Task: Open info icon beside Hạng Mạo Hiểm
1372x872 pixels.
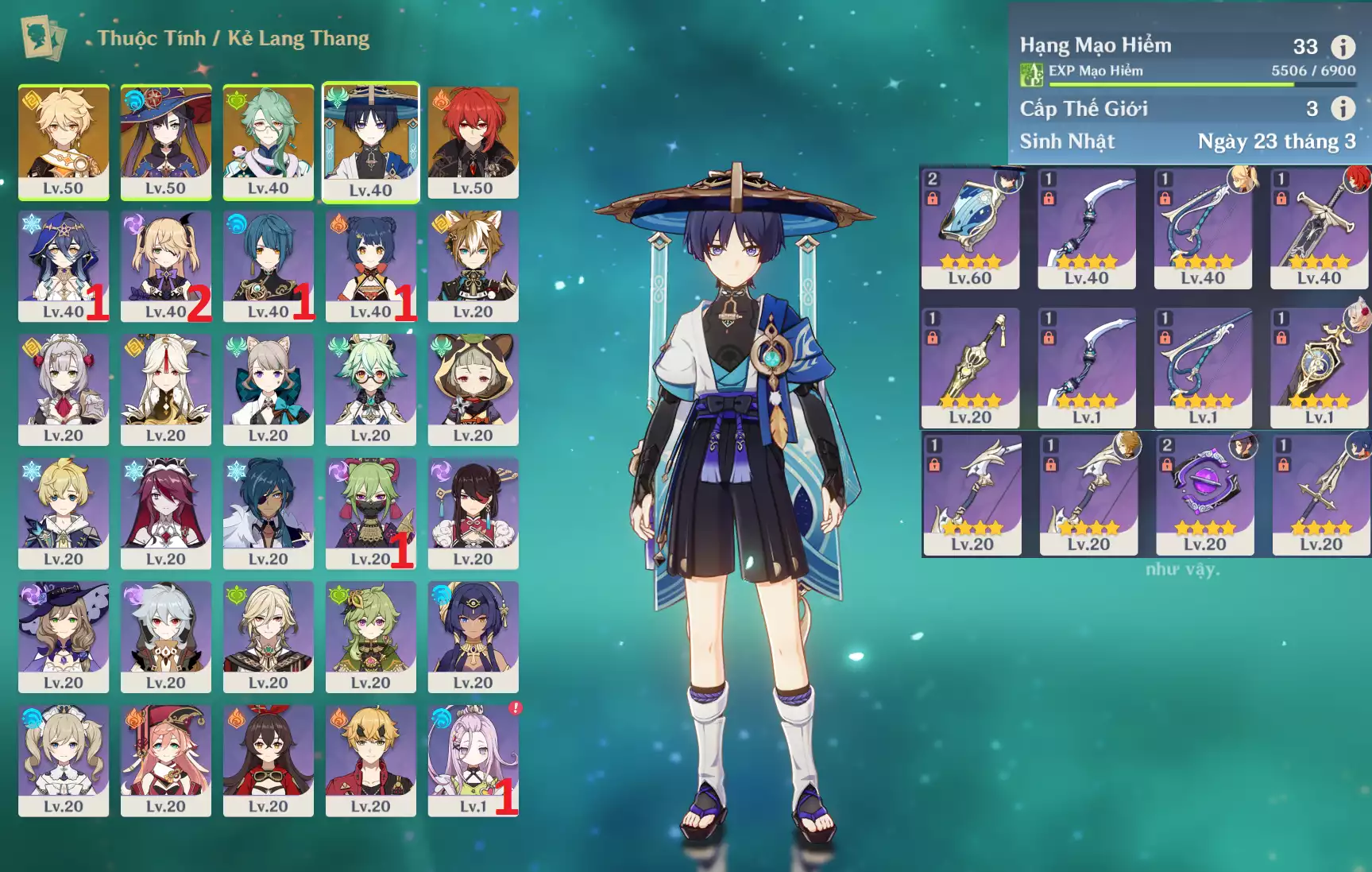Action: [x=1343, y=47]
